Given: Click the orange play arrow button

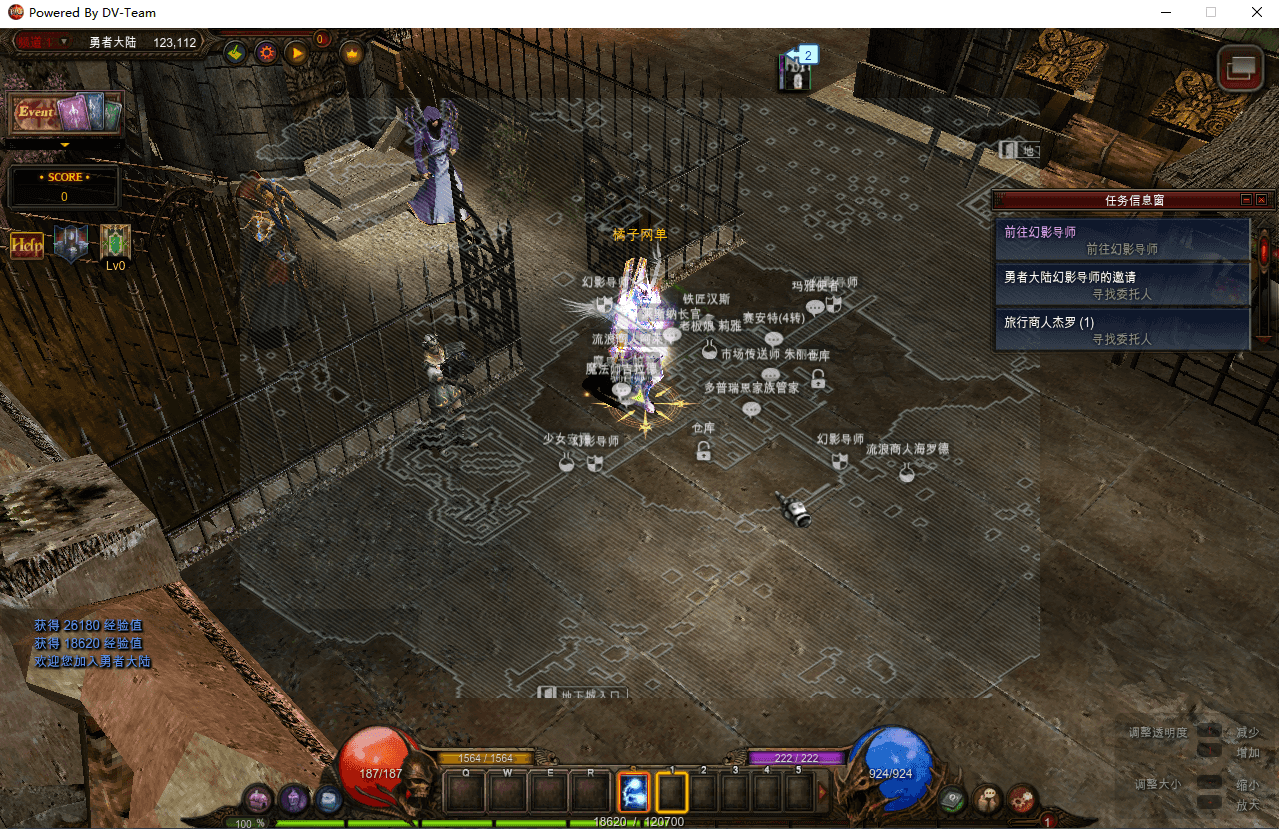Looking at the screenshot, I should [x=297, y=53].
